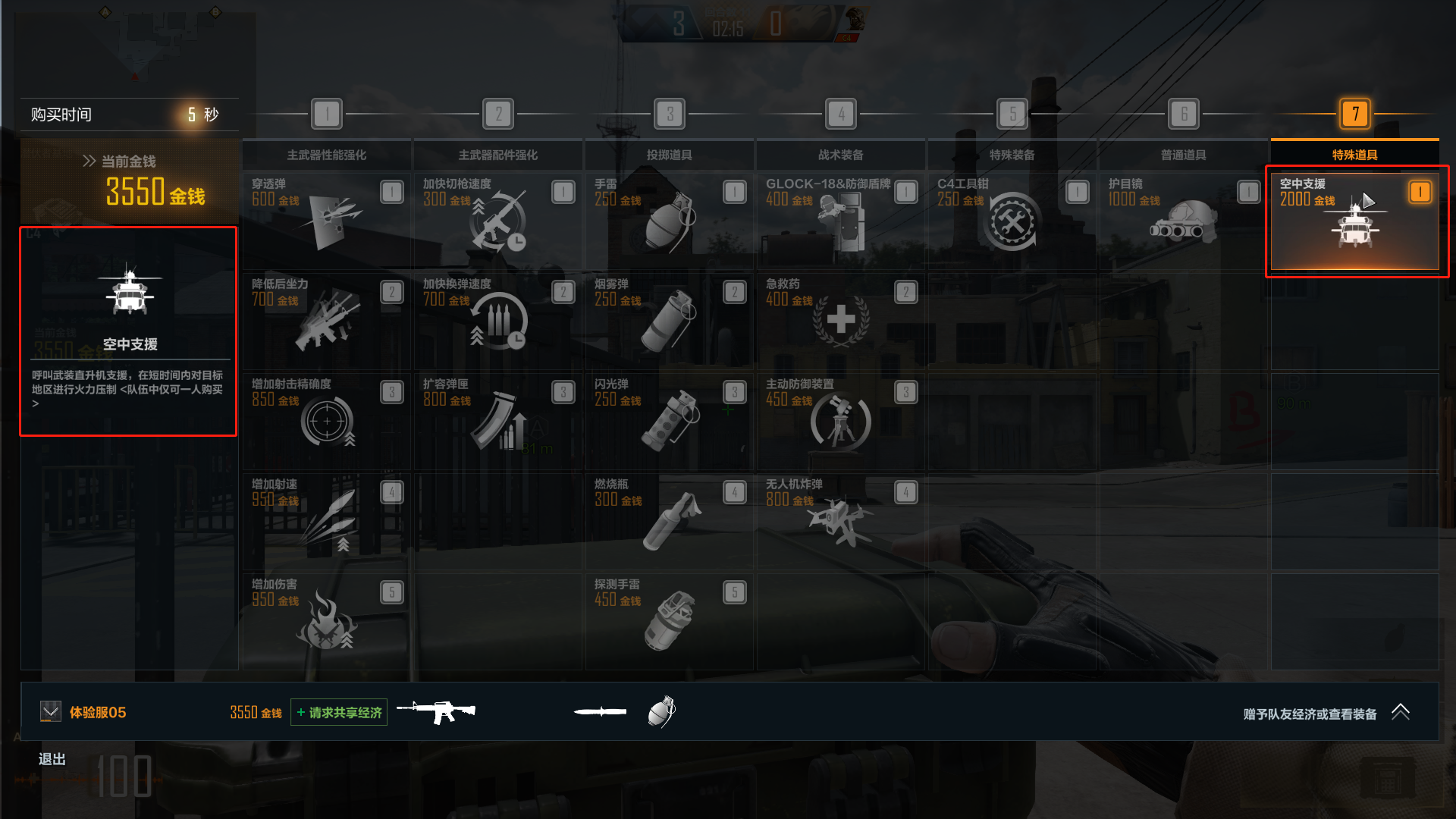This screenshot has height=819, width=1456.
Task: Select the 加快切枪速度 upgrade
Action: click(497, 220)
